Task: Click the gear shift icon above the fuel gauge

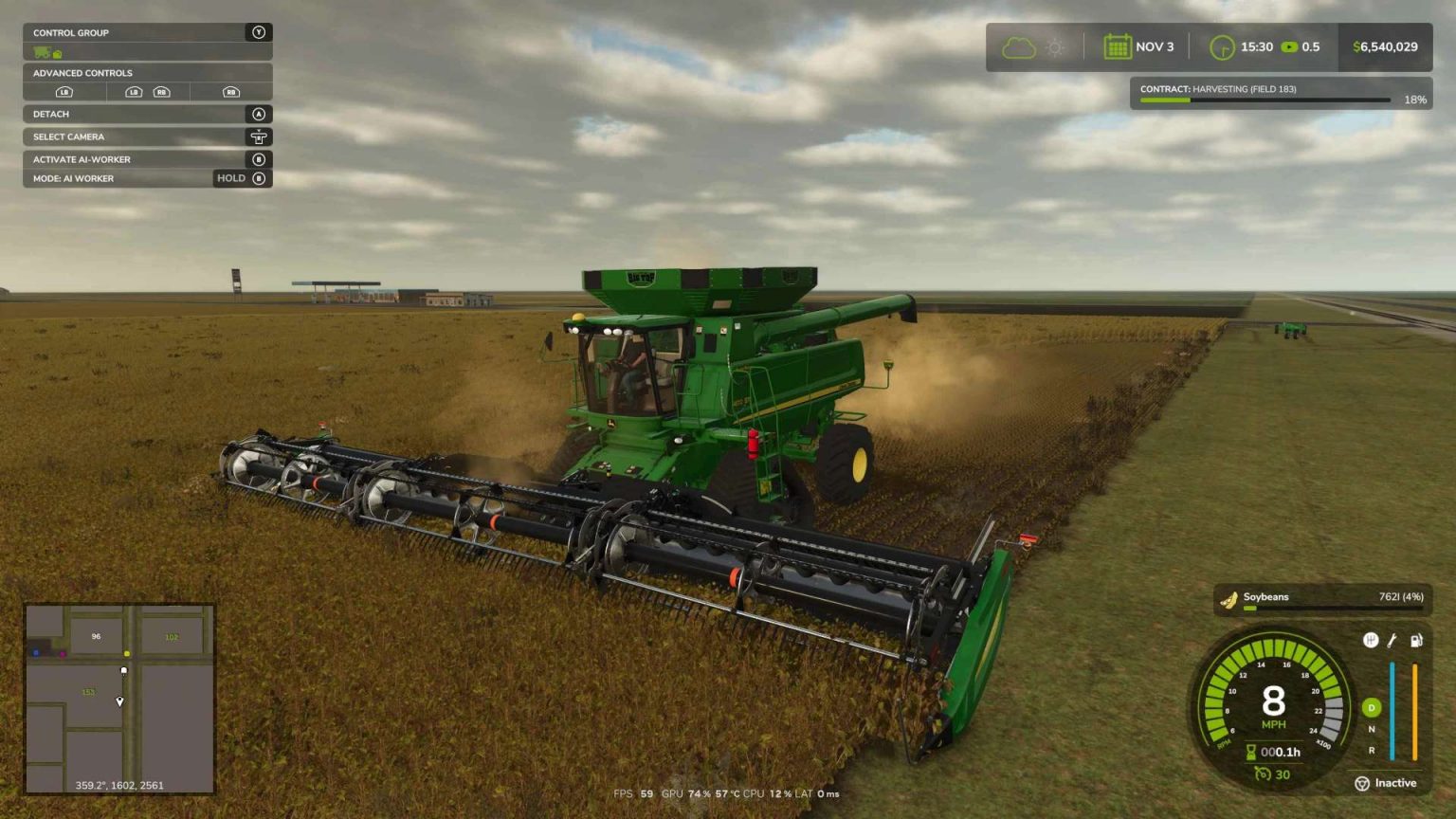Action: tap(1372, 640)
